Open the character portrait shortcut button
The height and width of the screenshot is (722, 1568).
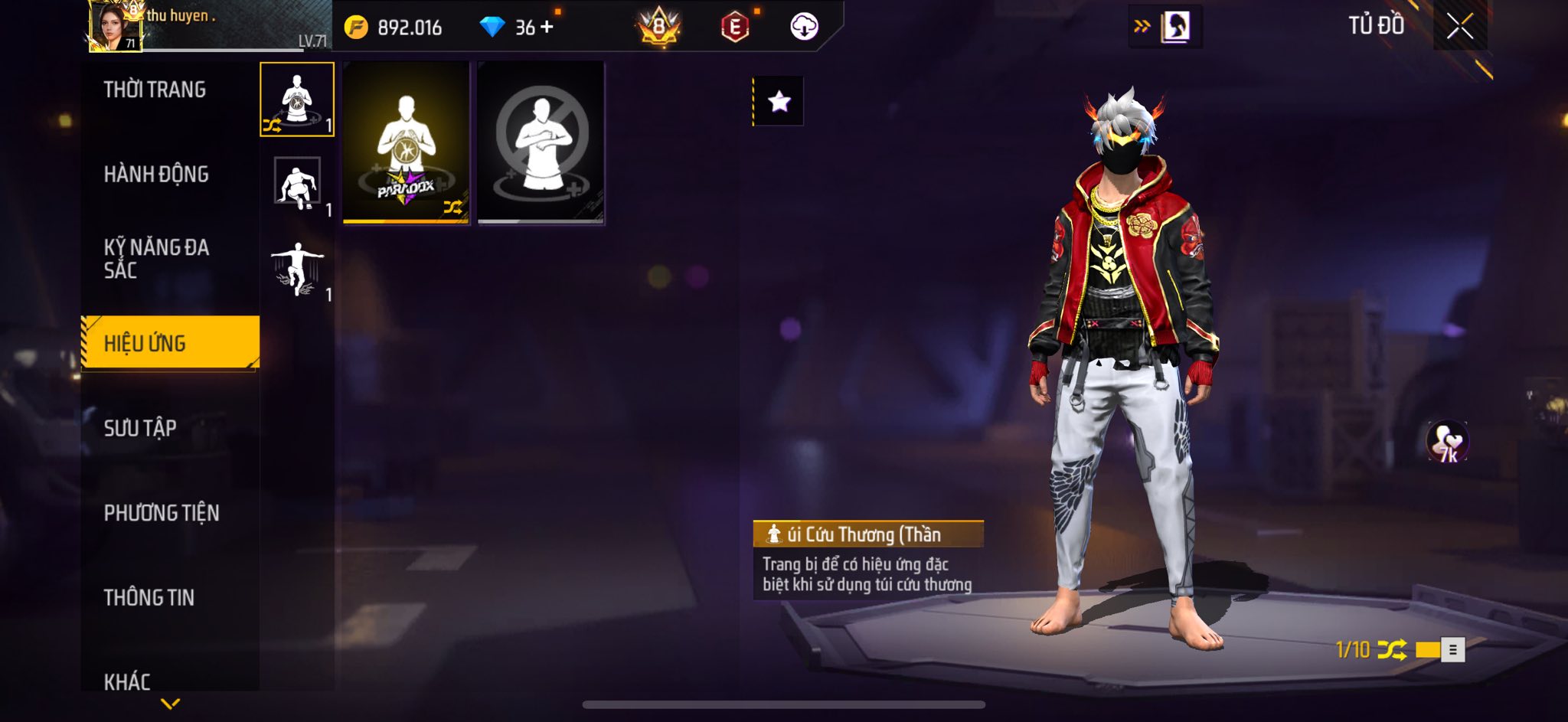[x=1175, y=27]
